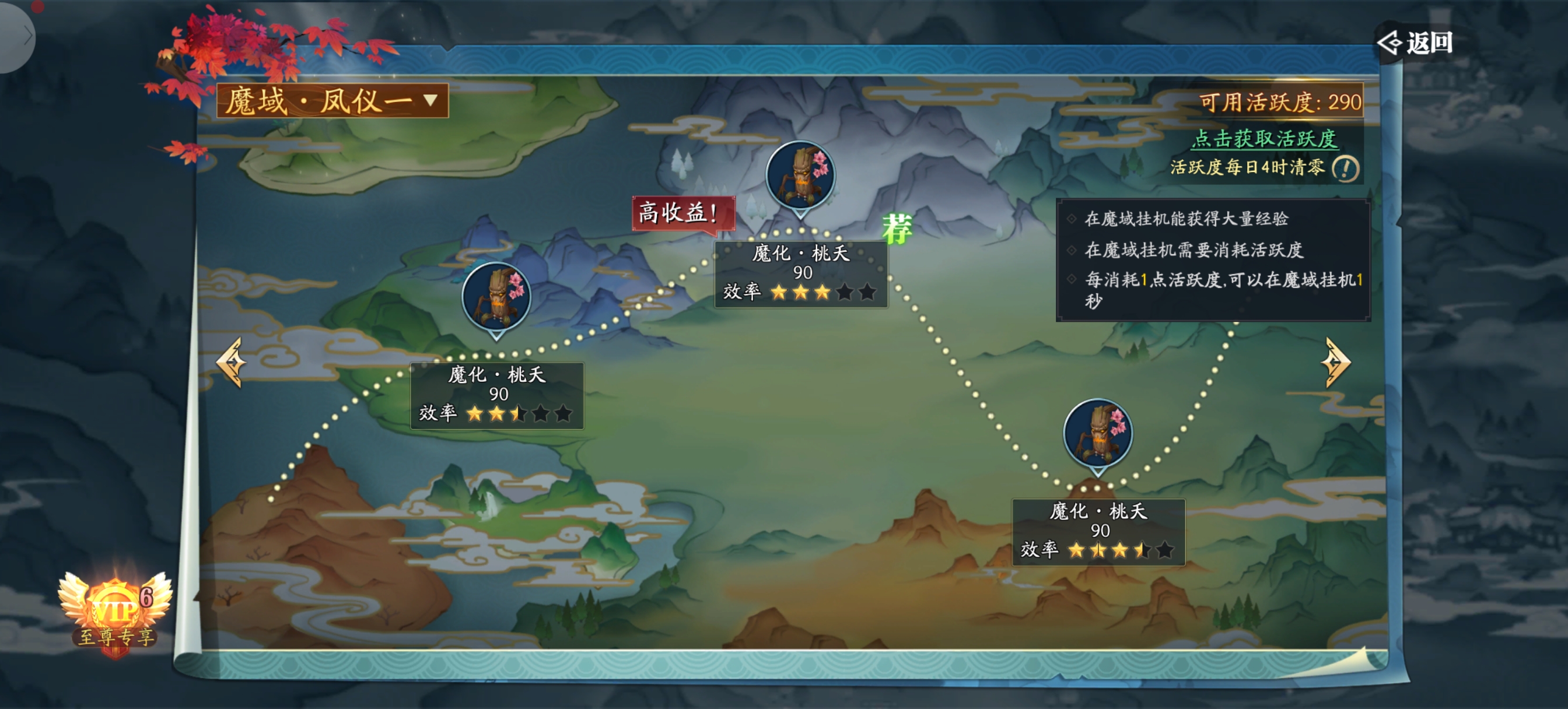
Task: Open the 魔域·凤仪一 zone dropdown
Action: [x=332, y=100]
